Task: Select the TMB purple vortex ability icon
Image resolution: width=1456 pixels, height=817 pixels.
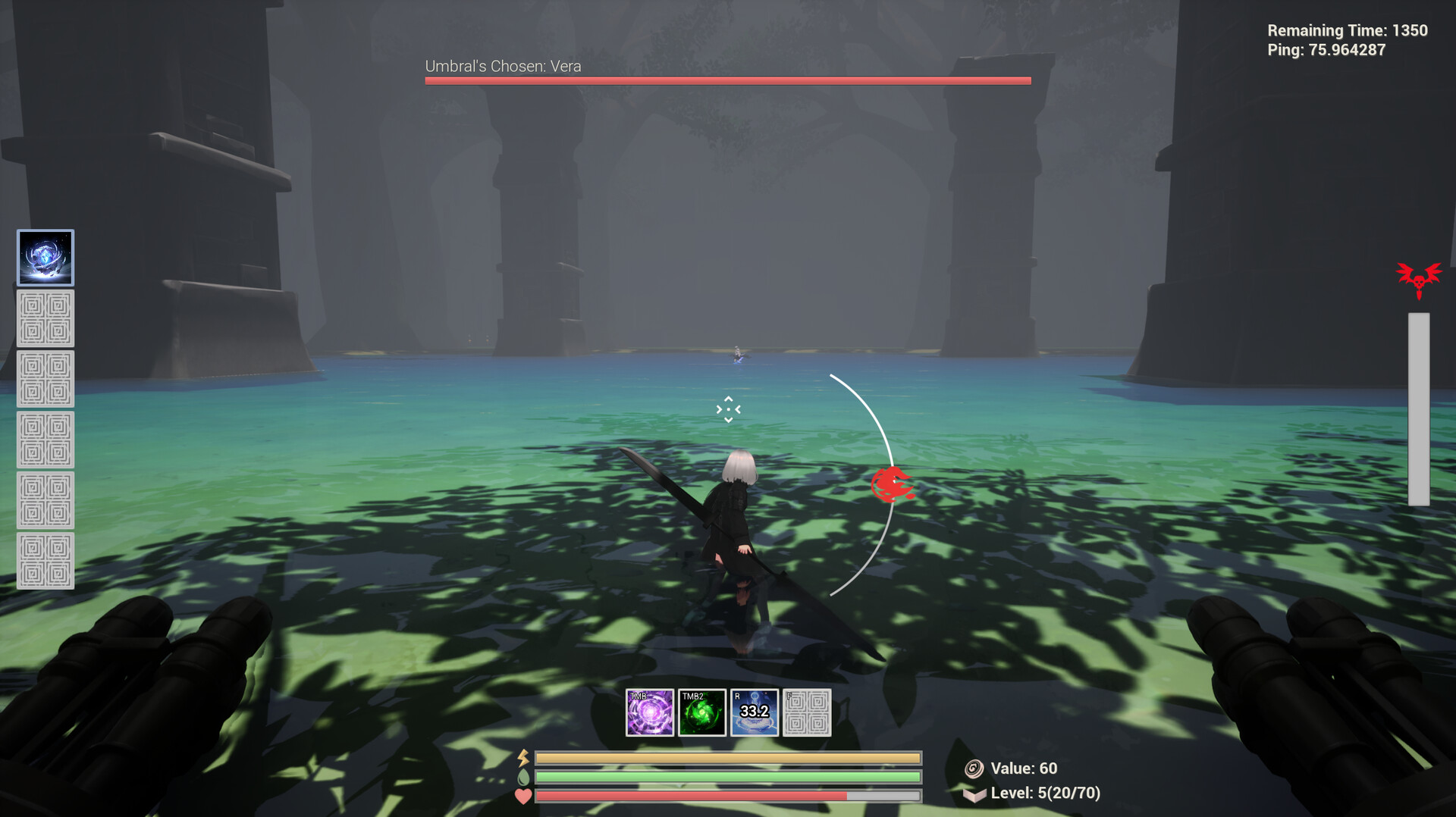Action: click(x=650, y=712)
